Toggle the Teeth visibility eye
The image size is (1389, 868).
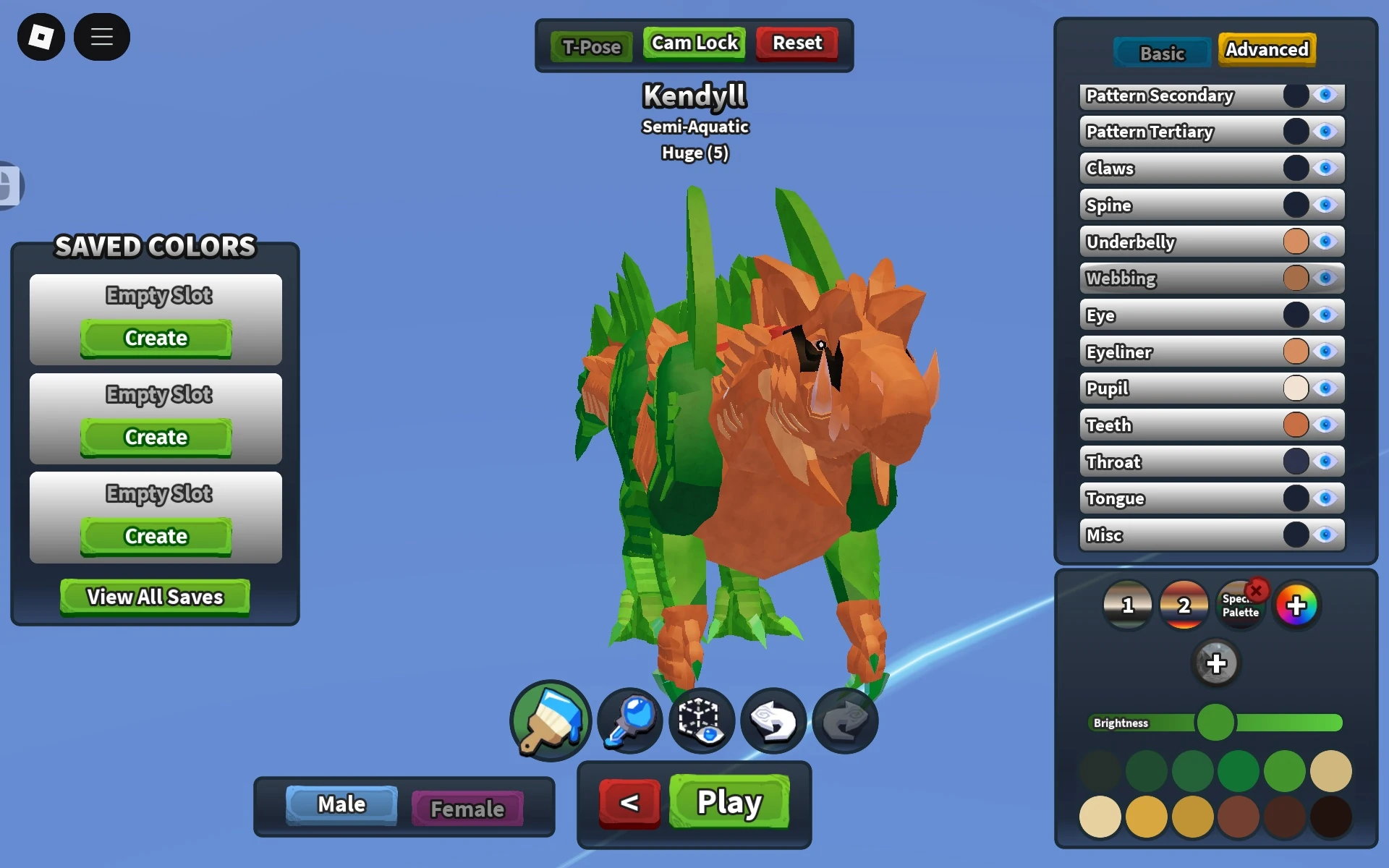(1326, 425)
